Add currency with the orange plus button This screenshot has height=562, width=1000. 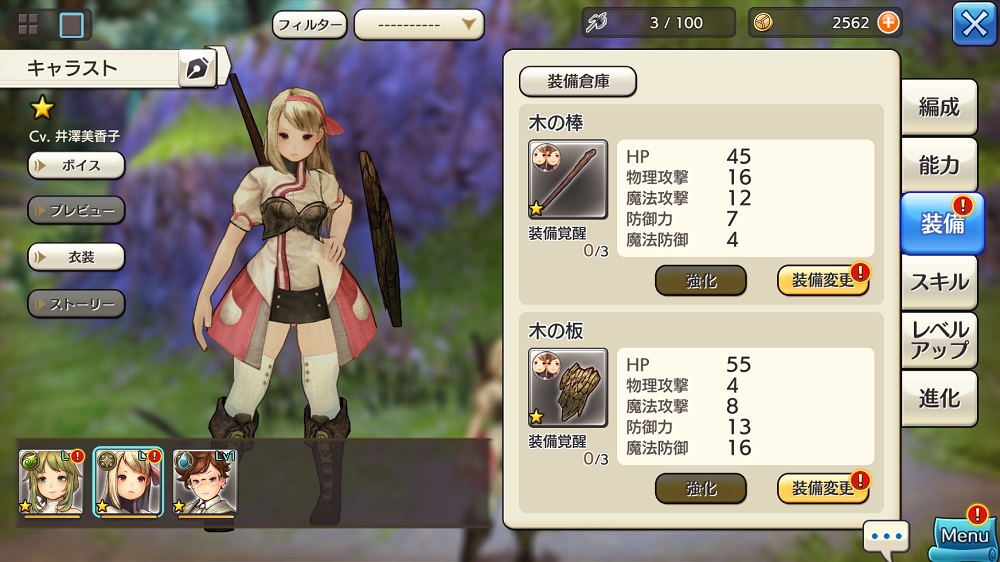pyautogui.click(x=888, y=22)
